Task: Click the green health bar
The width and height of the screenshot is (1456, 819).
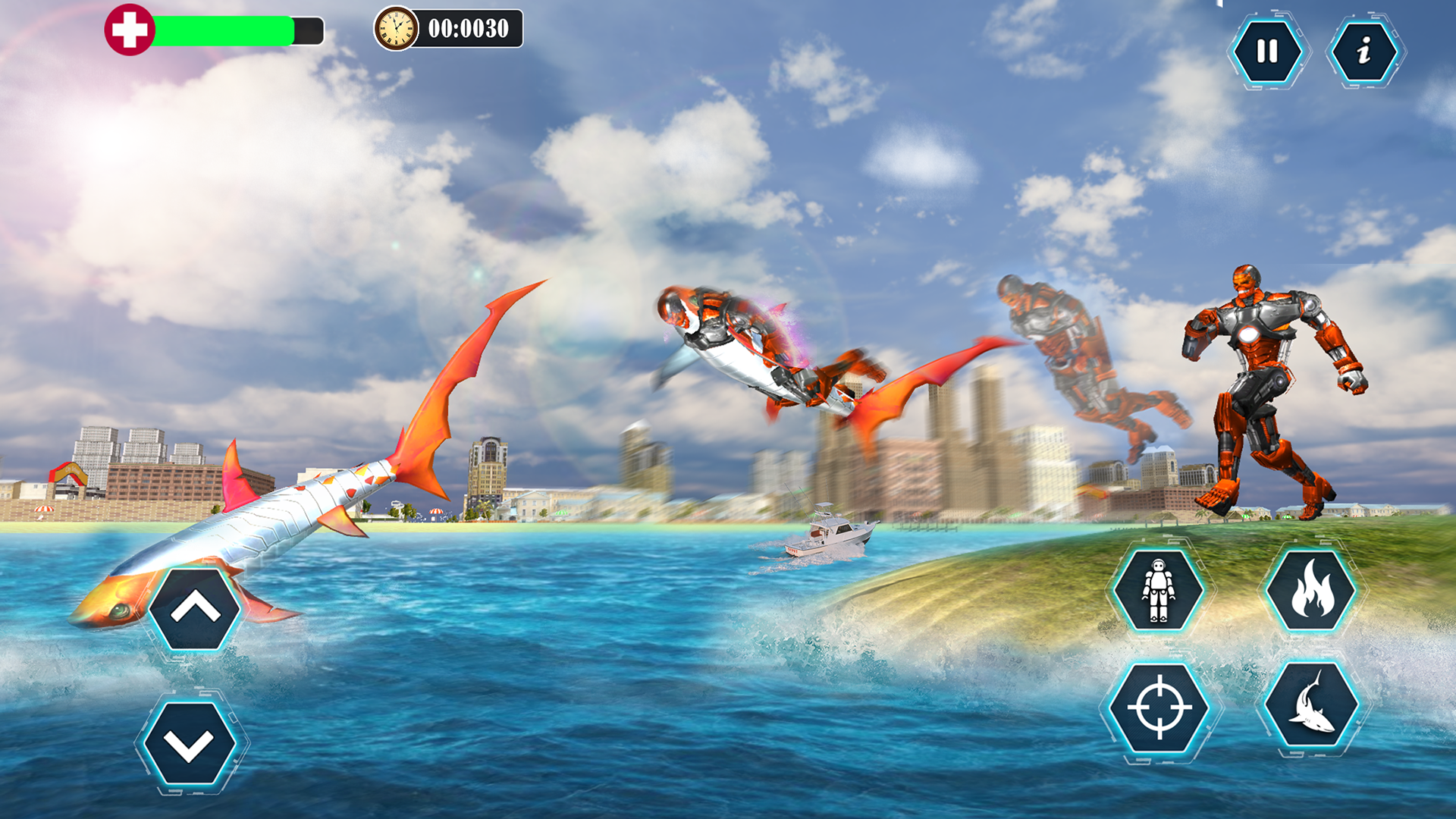Action: click(224, 30)
